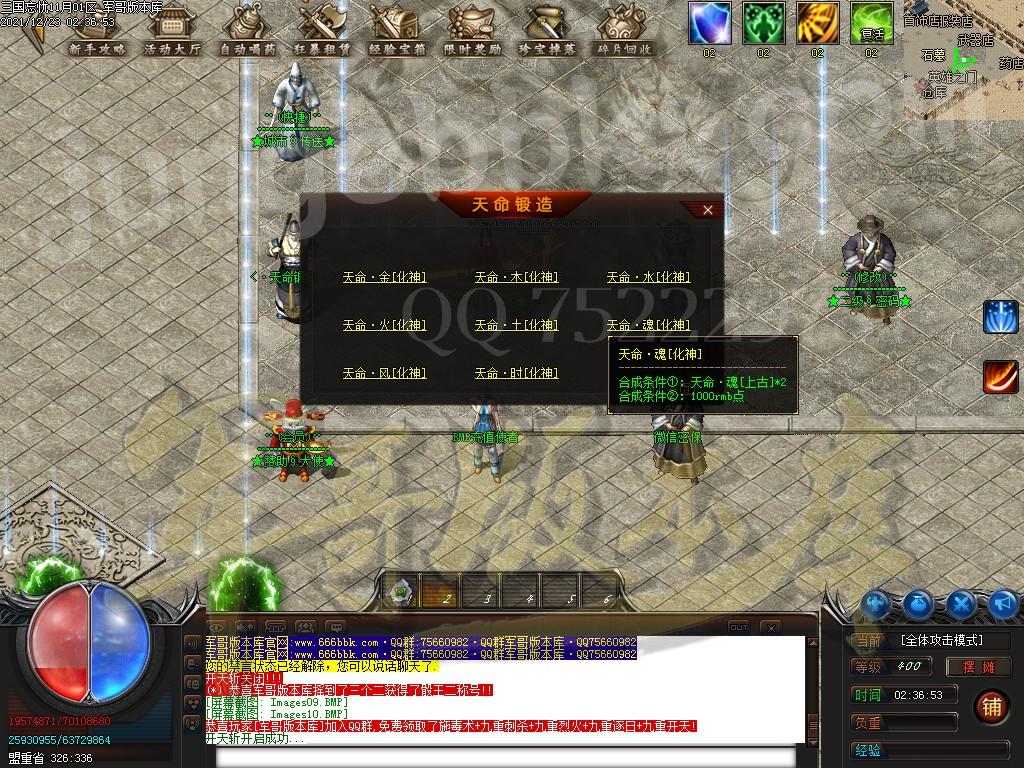Click the blue shield buff icon
Screen dimensions: 1024x768
pos(709,23)
